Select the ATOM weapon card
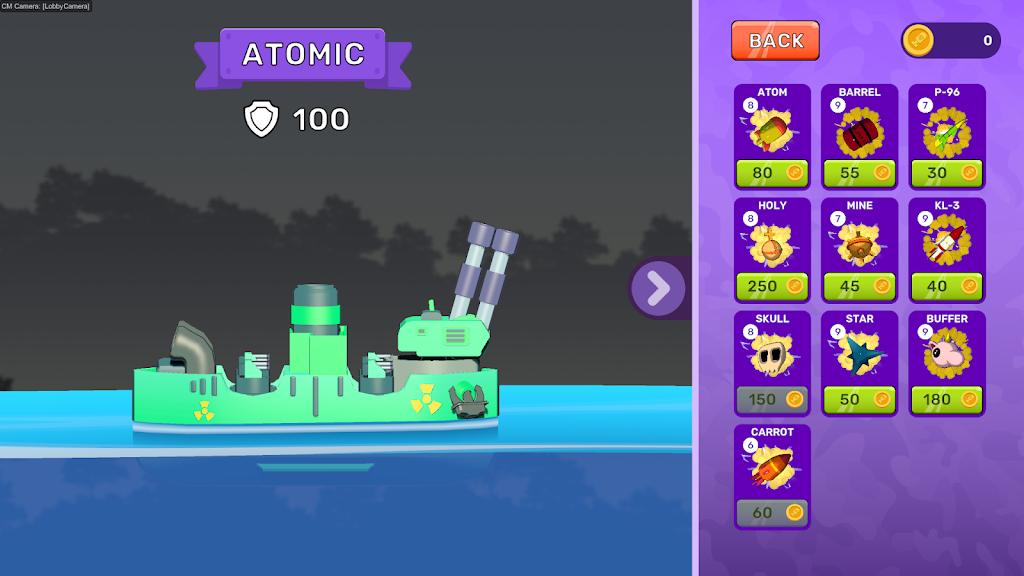1024x576 pixels. (772, 127)
